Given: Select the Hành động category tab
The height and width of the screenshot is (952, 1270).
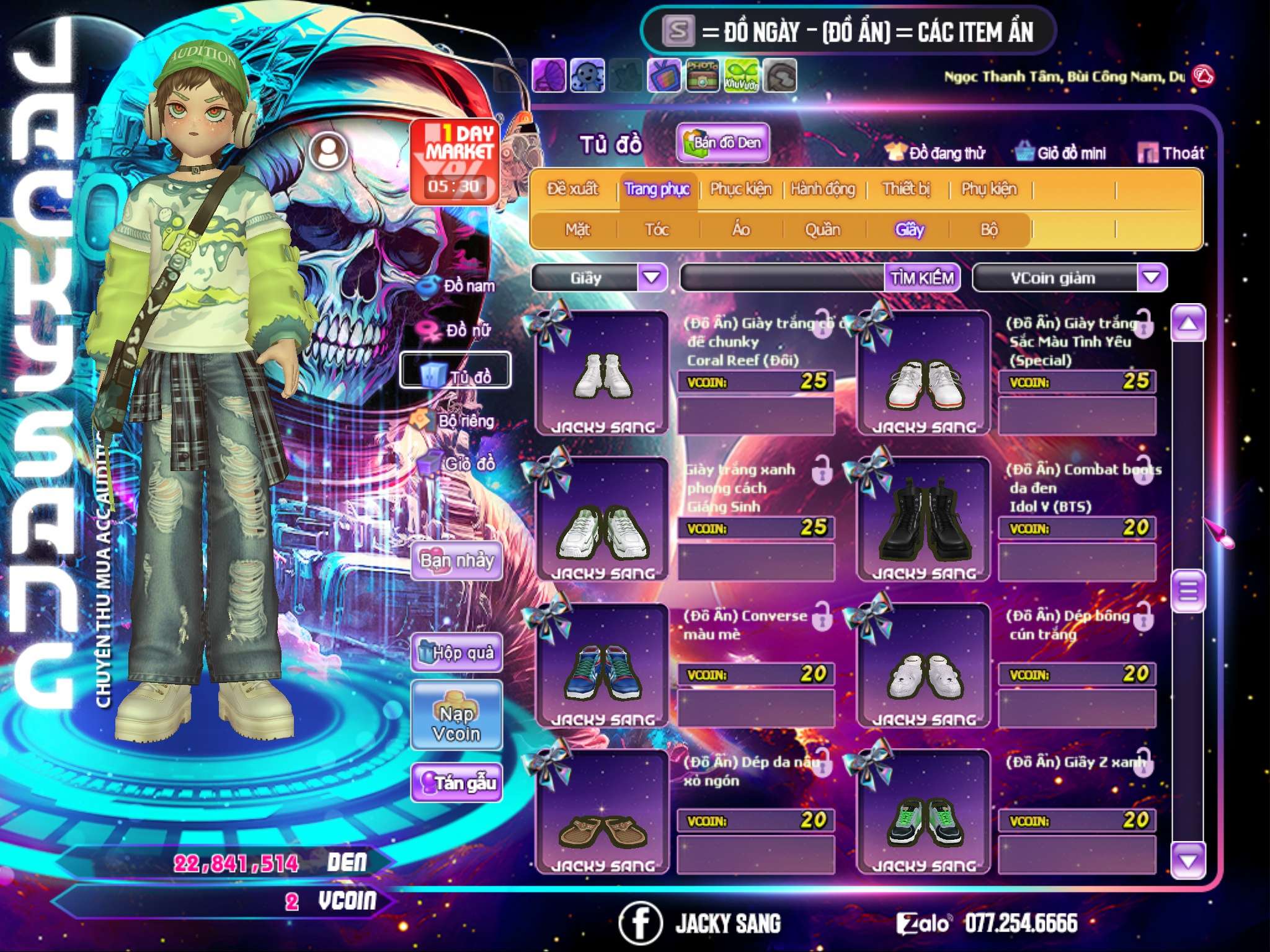Looking at the screenshot, I should (x=822, y=189).
